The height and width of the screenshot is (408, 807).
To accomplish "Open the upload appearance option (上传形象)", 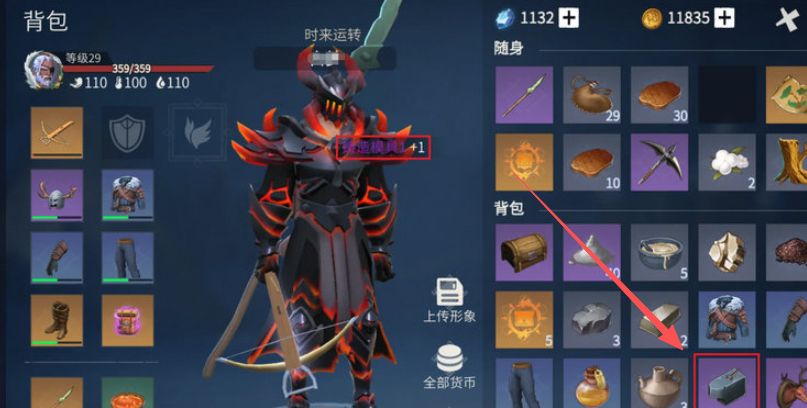I will click(x=449, y=299).
